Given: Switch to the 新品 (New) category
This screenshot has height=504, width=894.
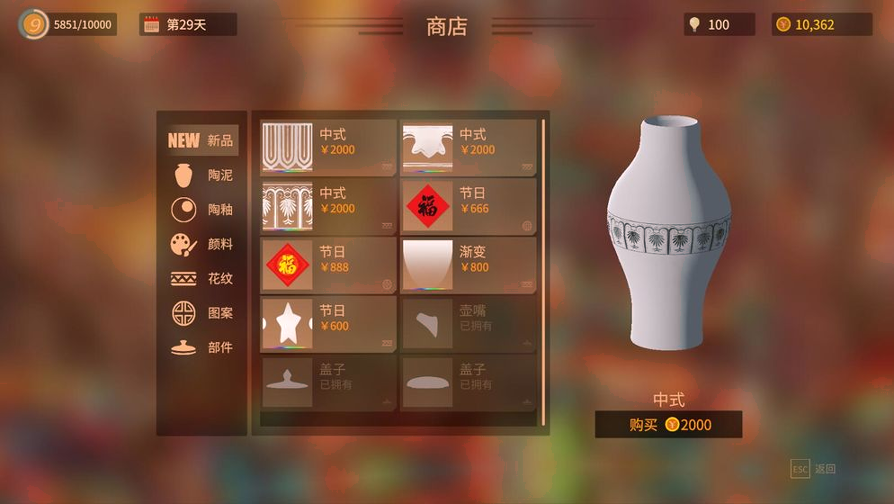Looking at the screenshot, I should tap(202, 141).
